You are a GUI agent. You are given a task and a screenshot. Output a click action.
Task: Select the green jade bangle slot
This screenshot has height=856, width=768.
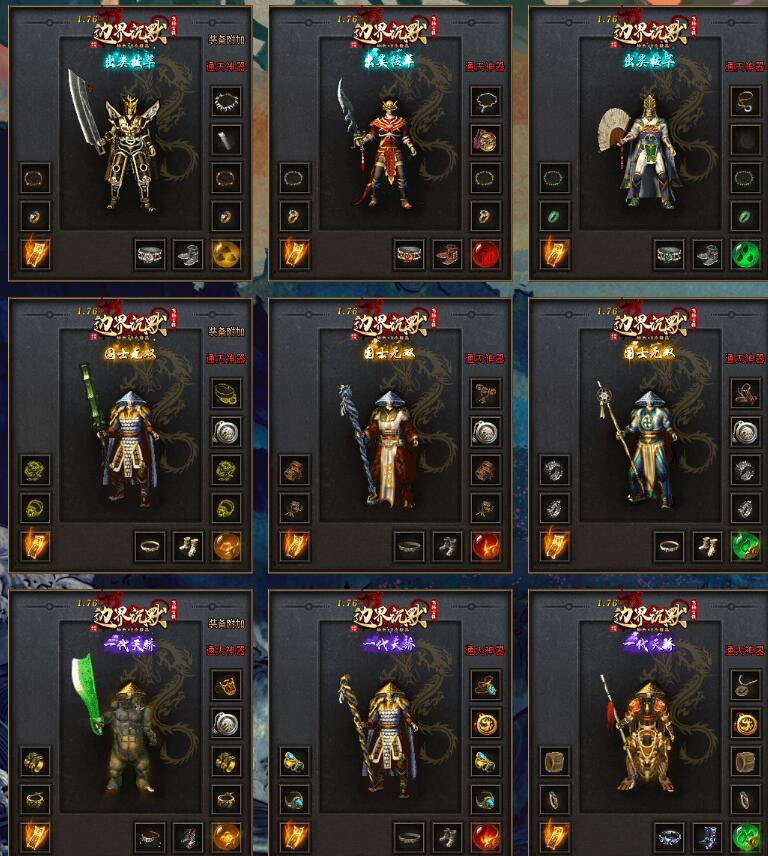tap(554, 216)
